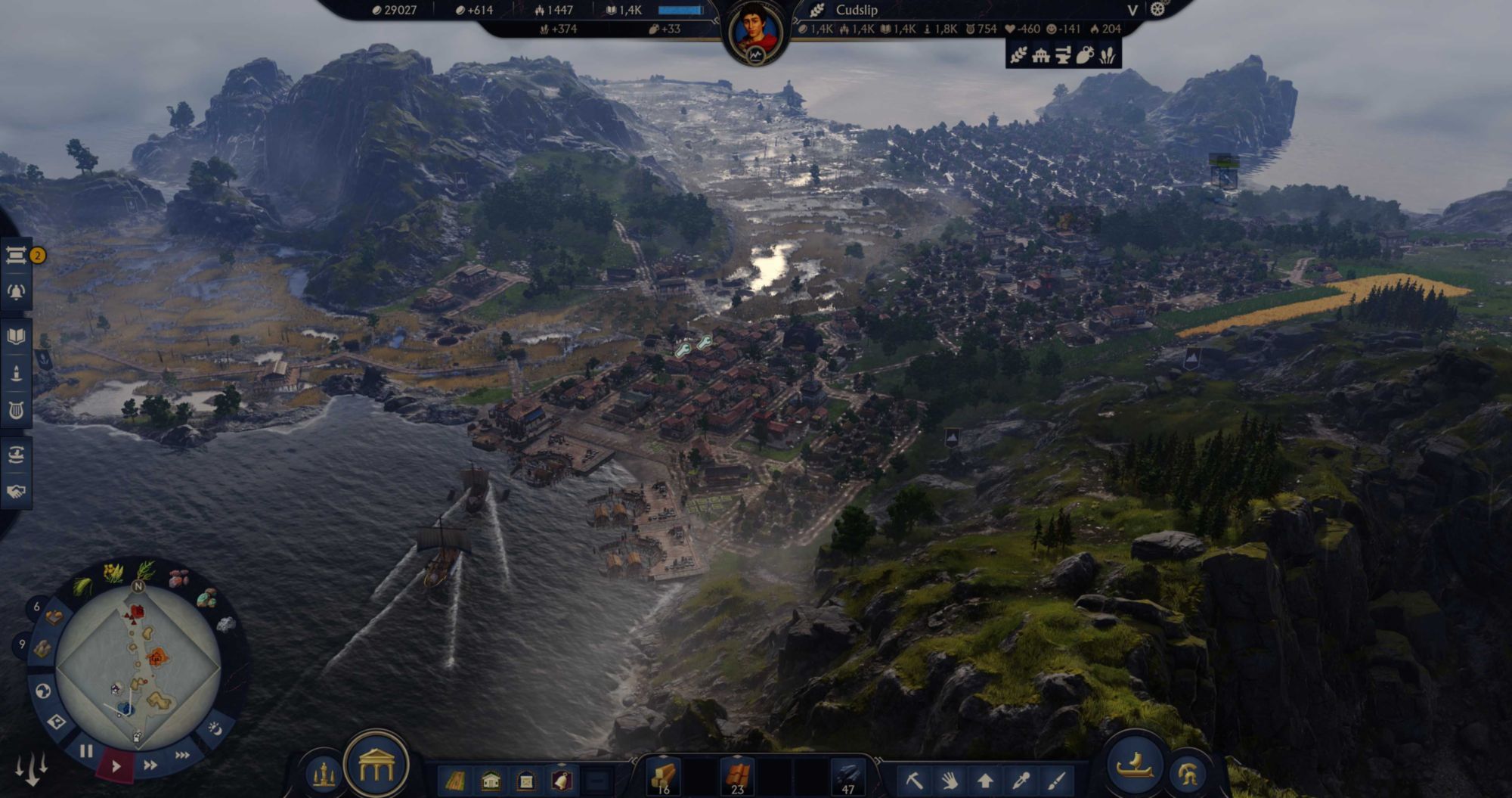Activate the upgrade arrow tool
1512x798 pixels.
[x=985, y=780]
